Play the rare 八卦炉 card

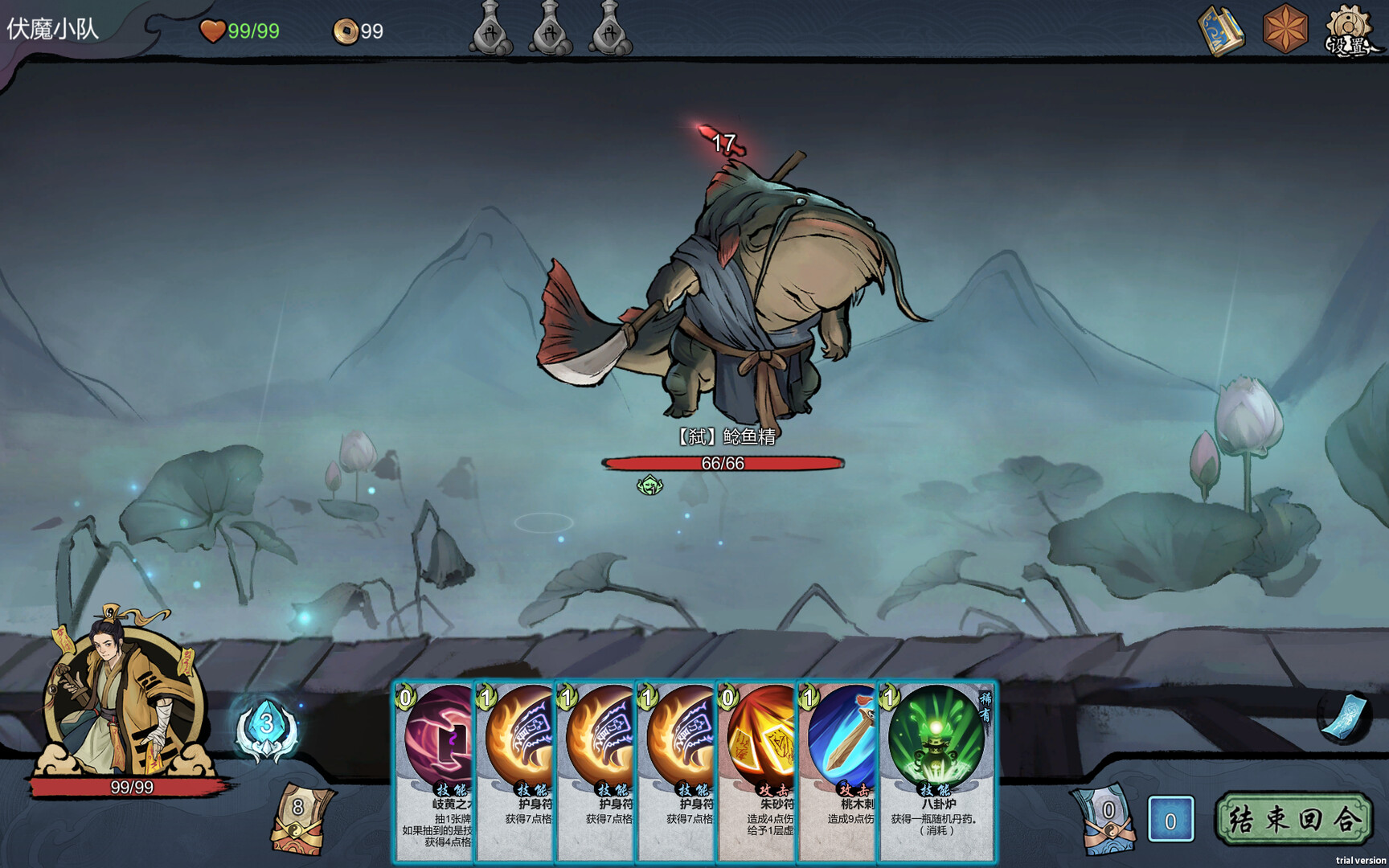[x=937, y=772]
